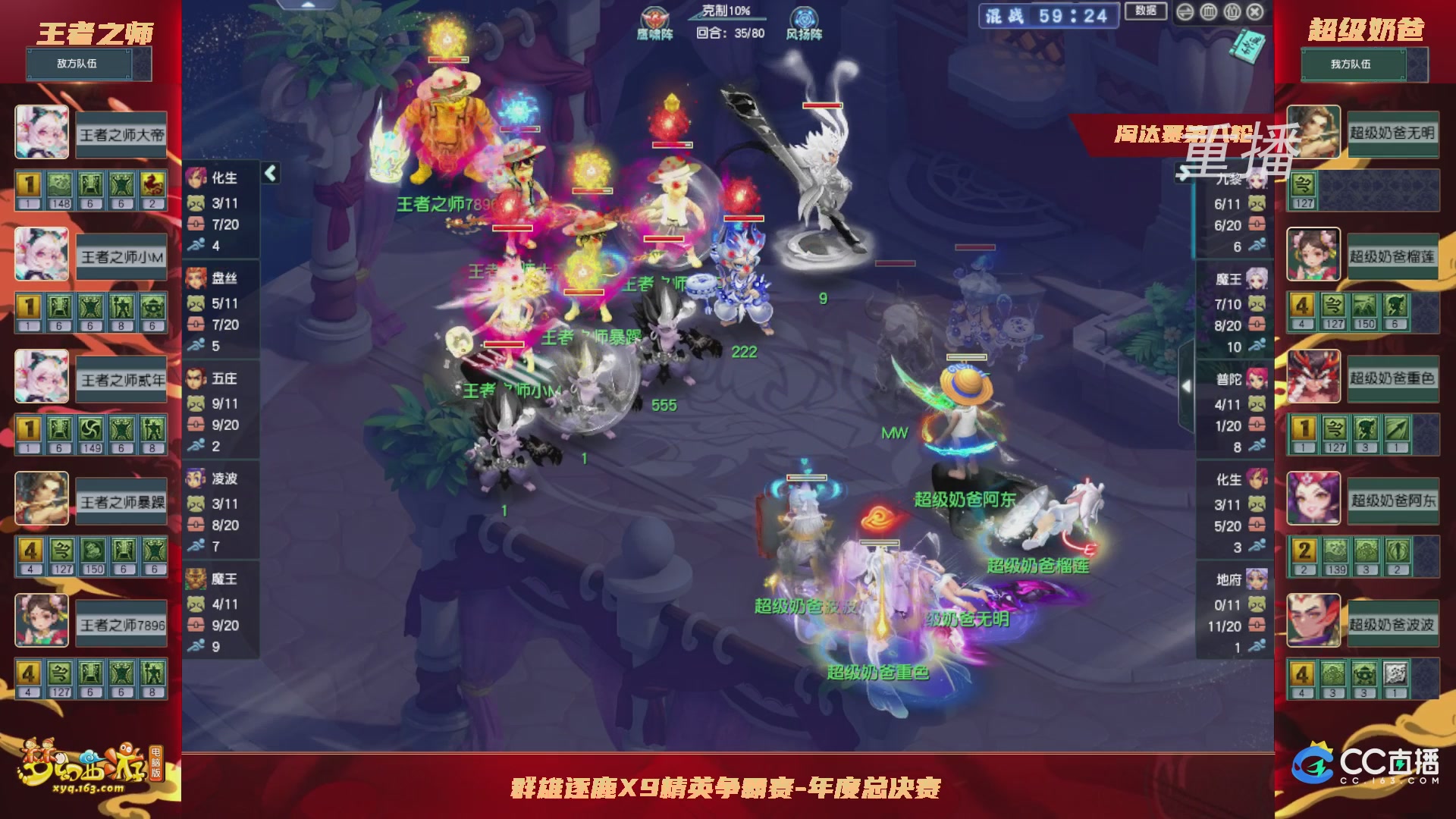The height and width of the screenshot is (819, 1456).
Task: Open the 数据 data panel
Action: (1144, 12)
